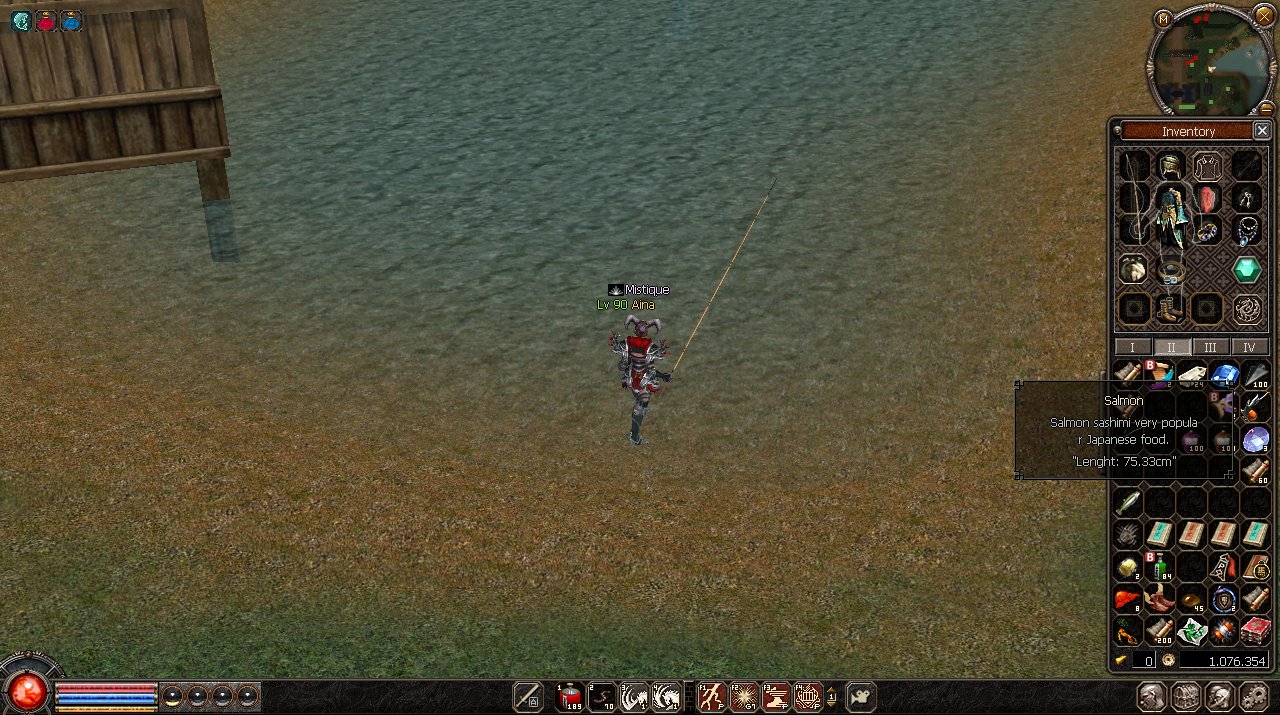Screen dimensions: 1280x715
Task: Open the settings gear menu
Action: tap(1253, 696)
